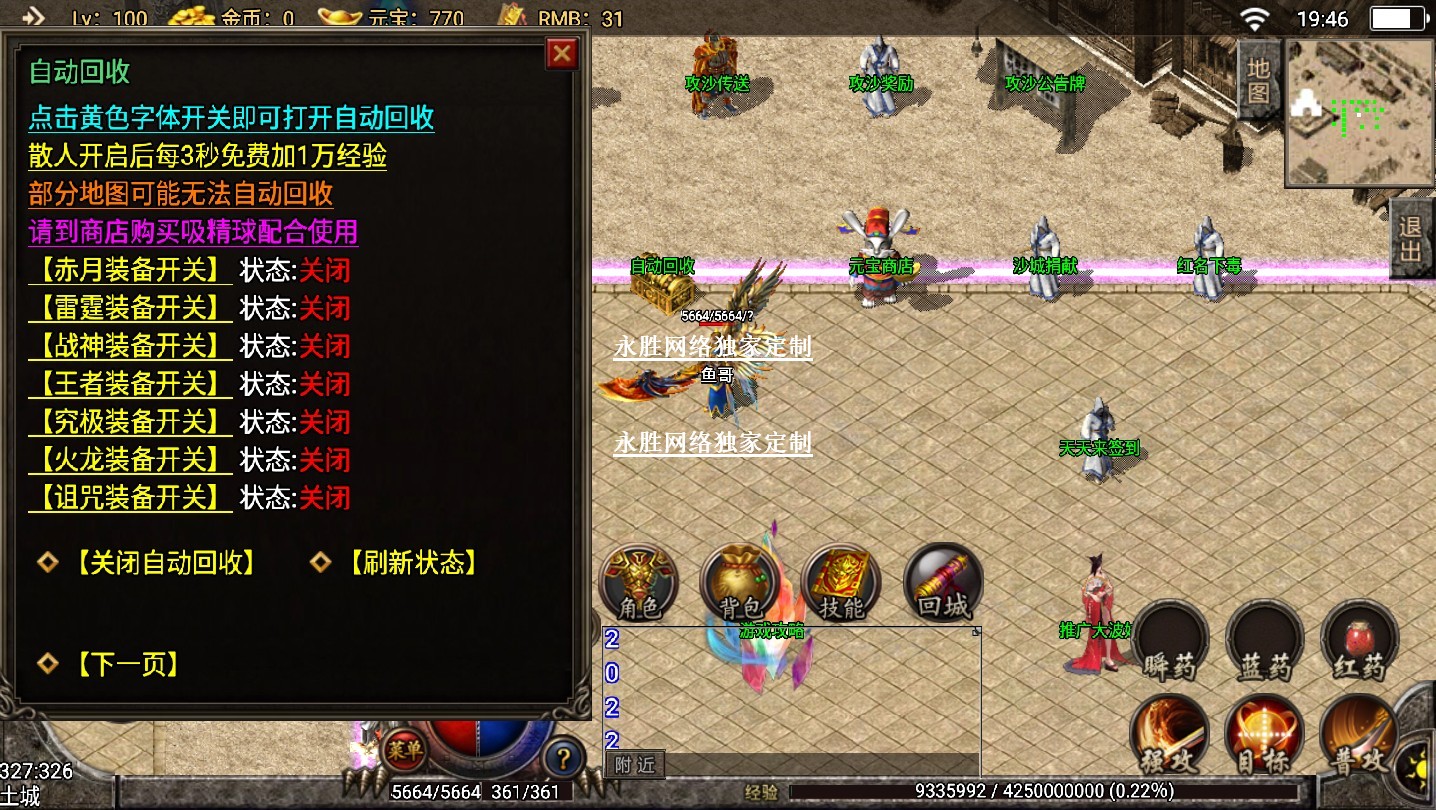
Task: Toggle the 赤月装备开关 switch
Action: coord(129,270)
